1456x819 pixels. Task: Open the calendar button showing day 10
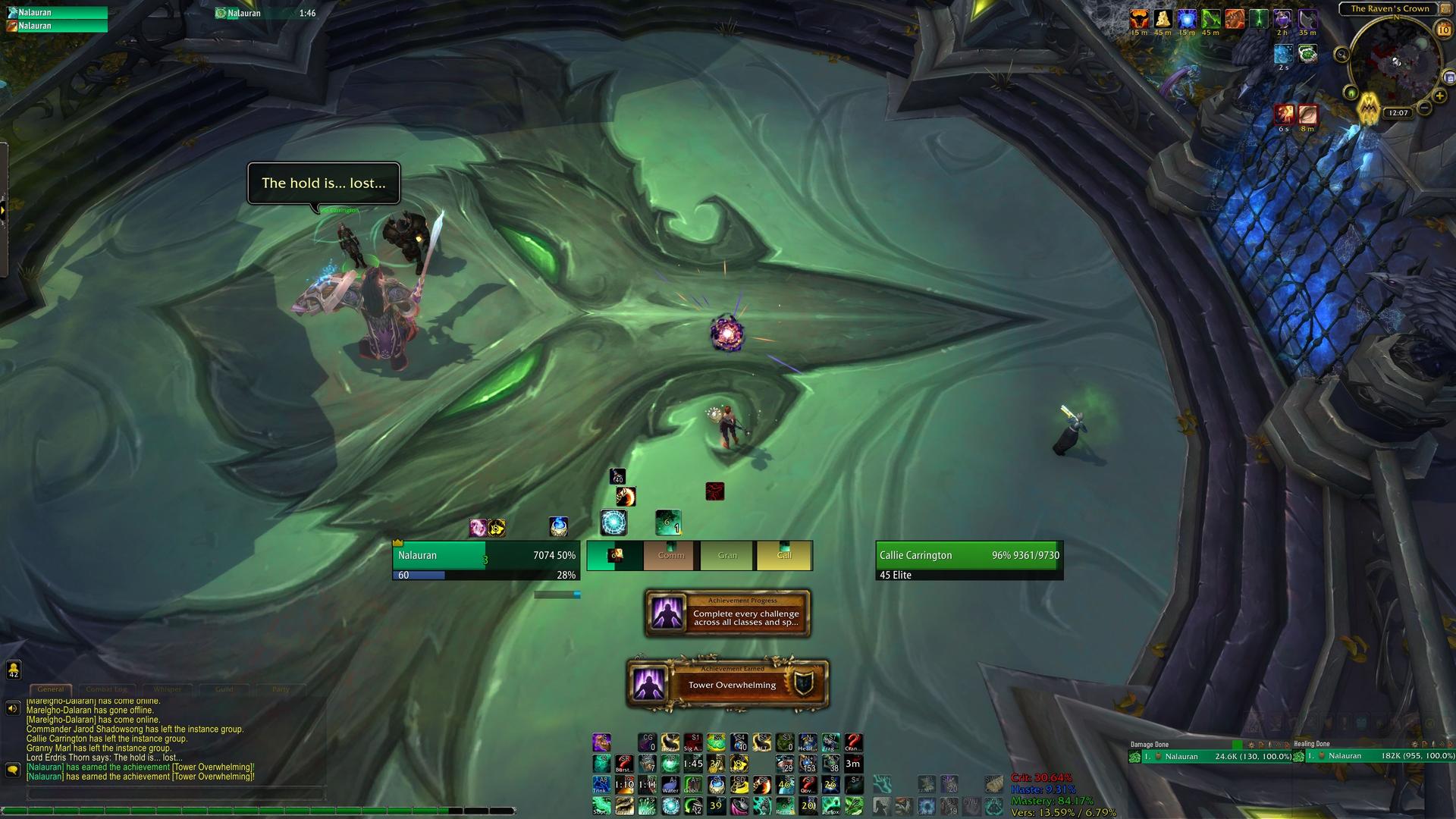click(1442, 30)
